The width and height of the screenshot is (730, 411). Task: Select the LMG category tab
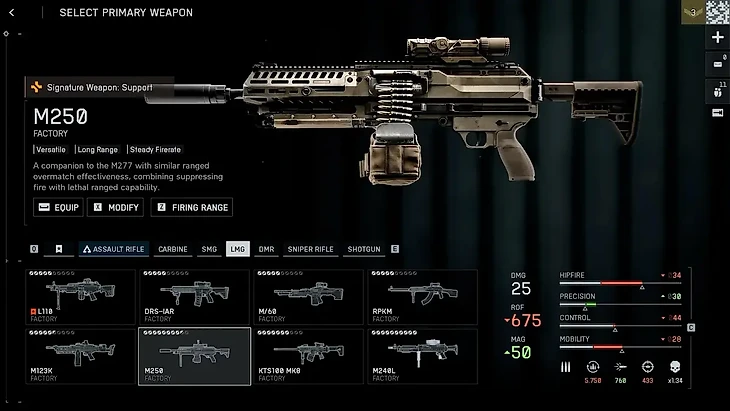[238, 249]
